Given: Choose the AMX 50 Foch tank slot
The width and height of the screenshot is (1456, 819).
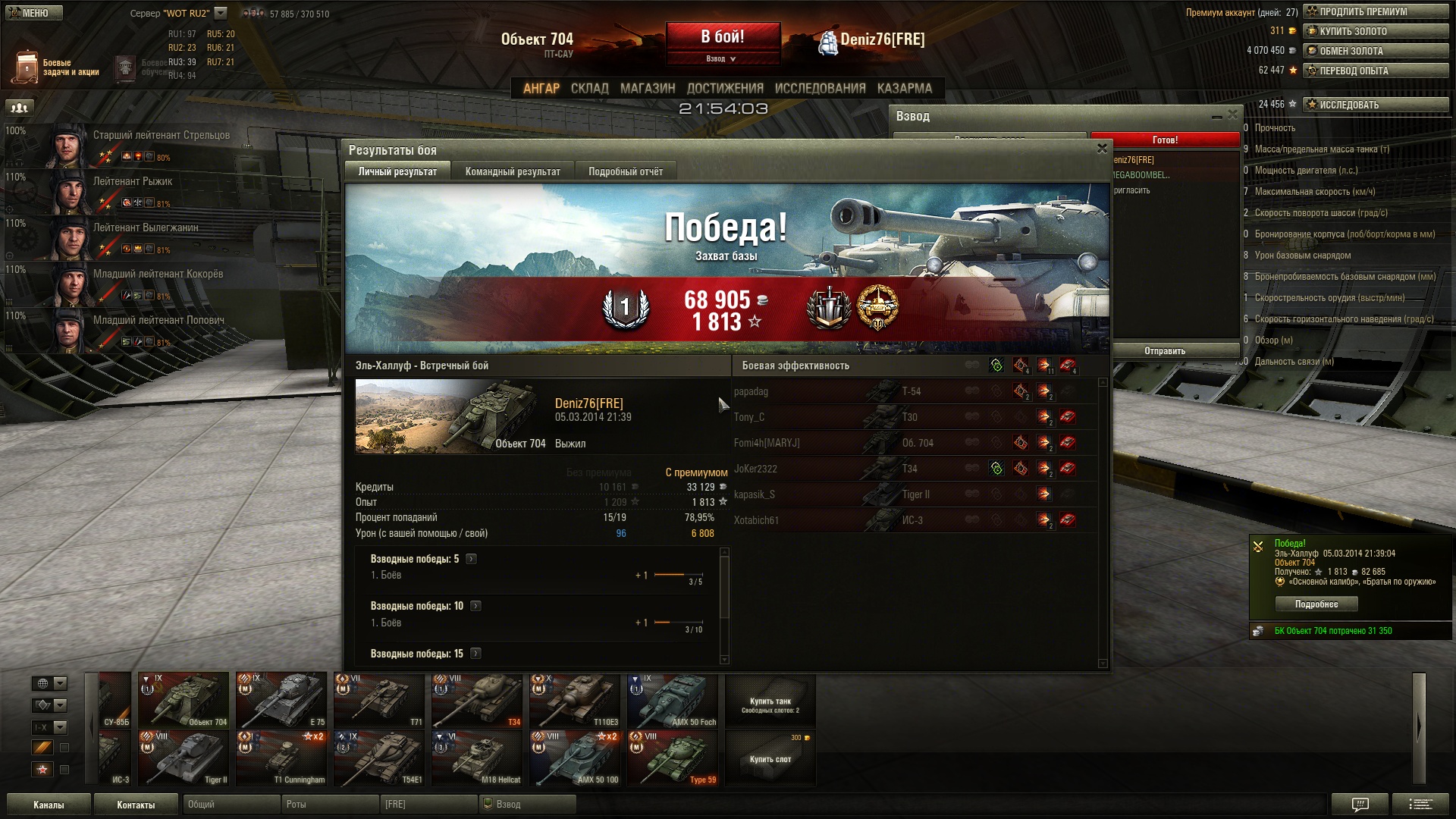Looking at the screenshot, I should click(x=672, y=700).
